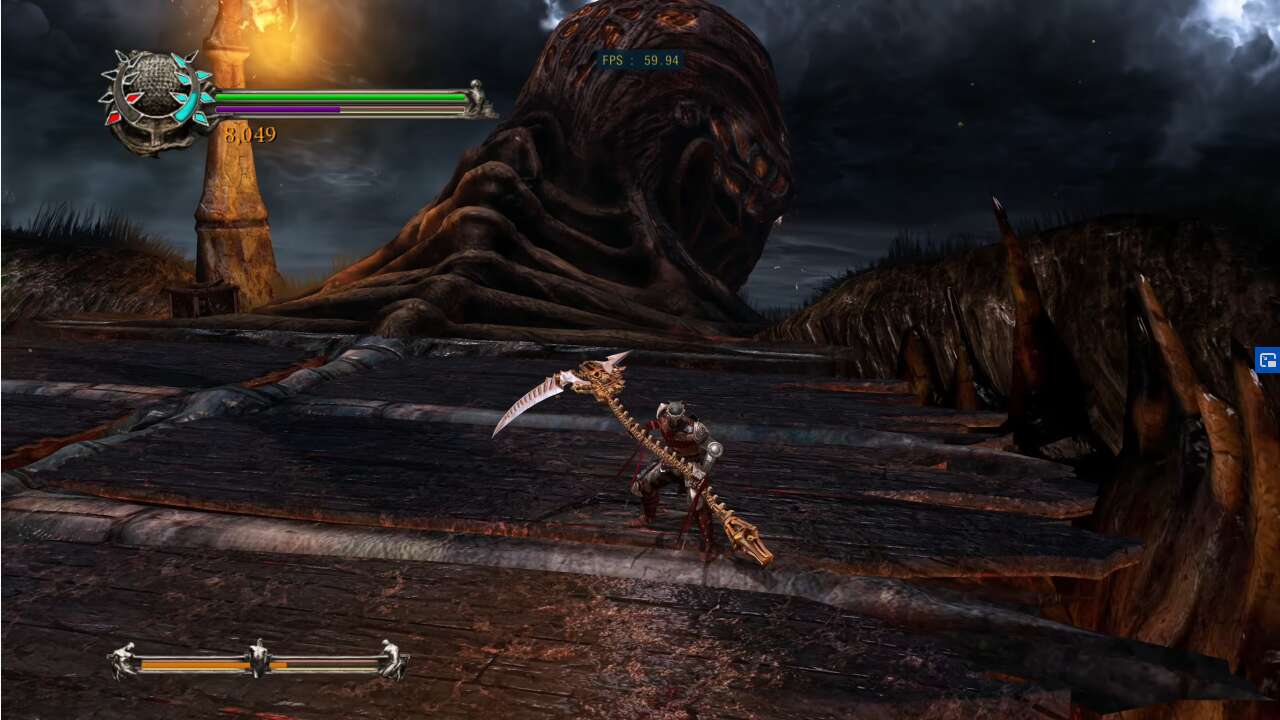Screen dimensions: 1280x720
Task: Click the orange segment of the bottom meter
Action: [x=200, y=667]
